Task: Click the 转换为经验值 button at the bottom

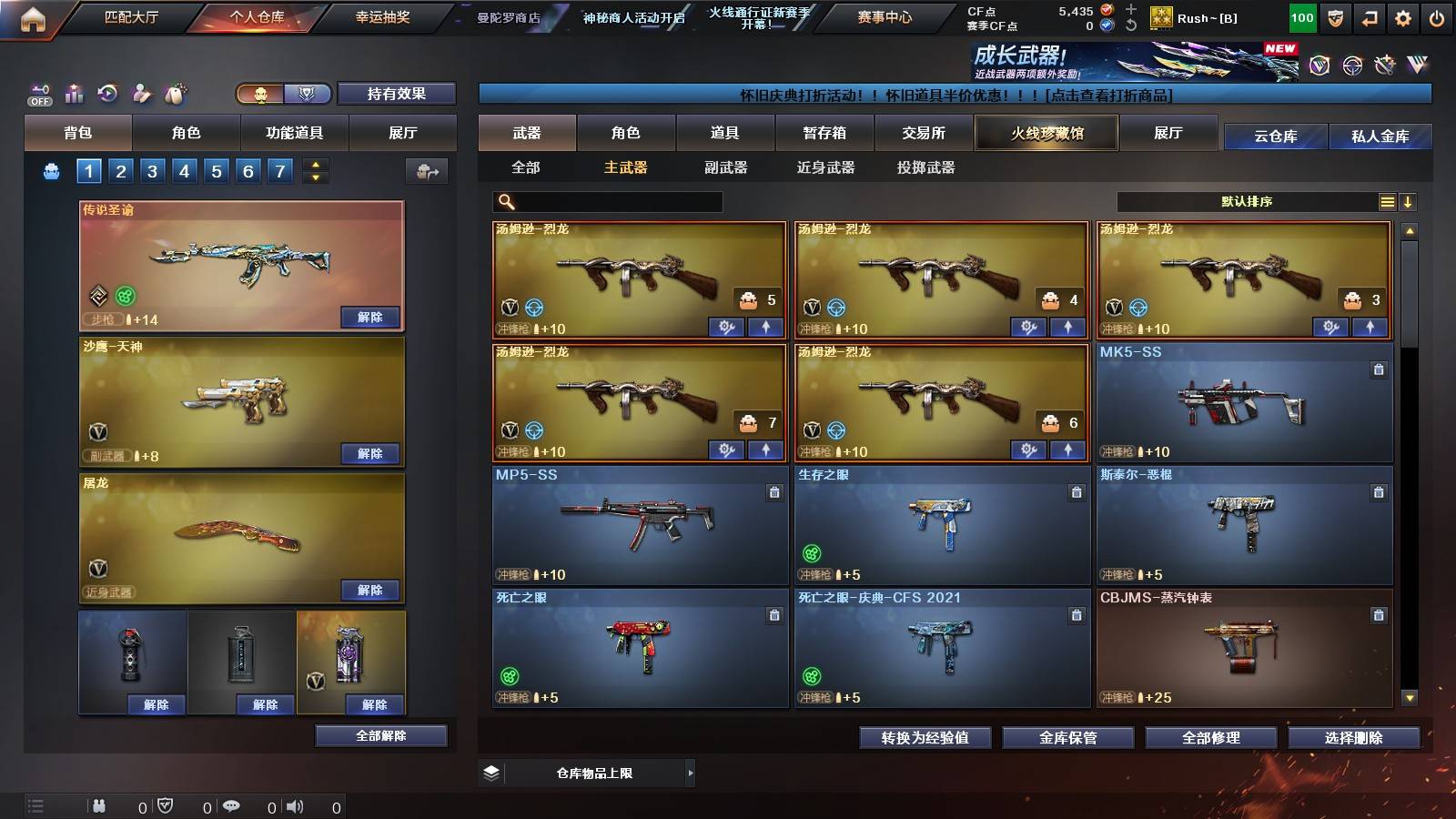Action: click(x=925, y=739)
